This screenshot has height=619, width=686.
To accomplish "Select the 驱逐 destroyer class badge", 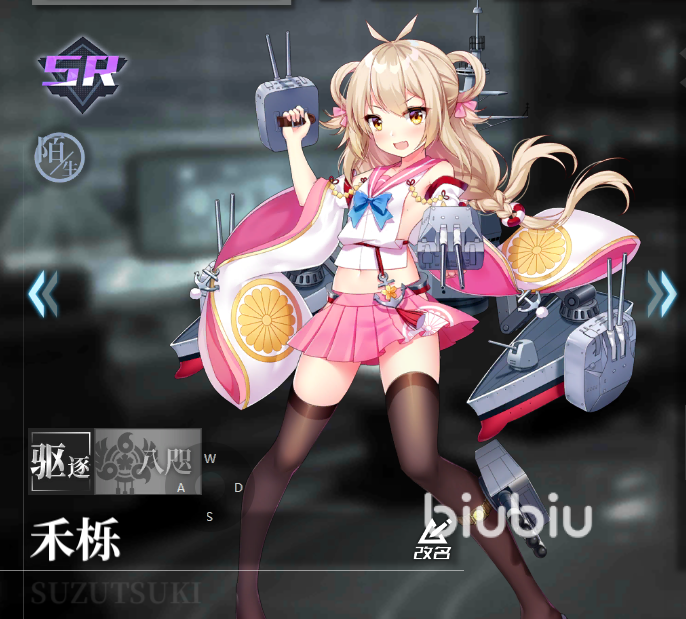I will [x=61, y=461].
